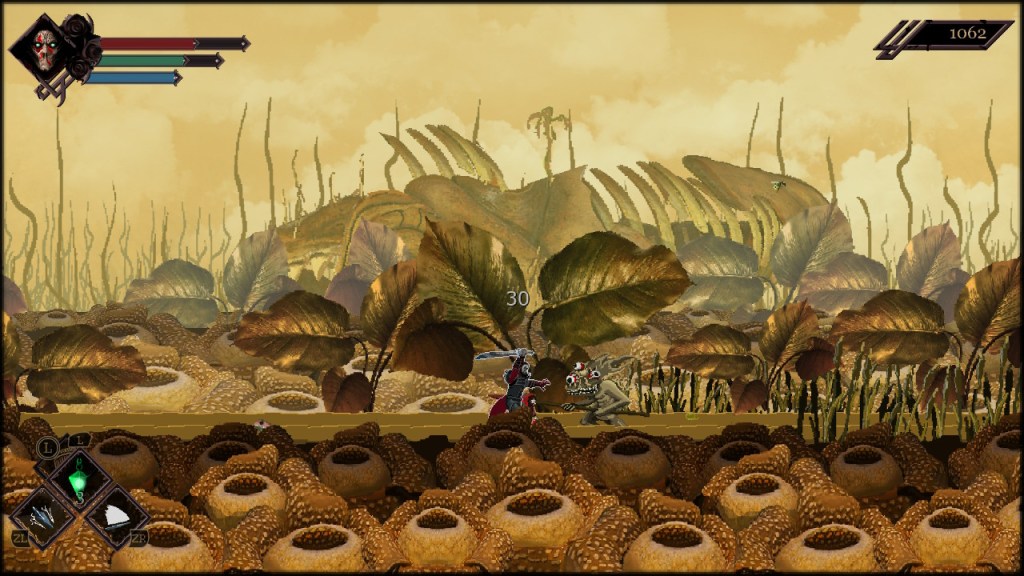
Task: Use the white blade slash ability slot
Action: click(116, 515)
